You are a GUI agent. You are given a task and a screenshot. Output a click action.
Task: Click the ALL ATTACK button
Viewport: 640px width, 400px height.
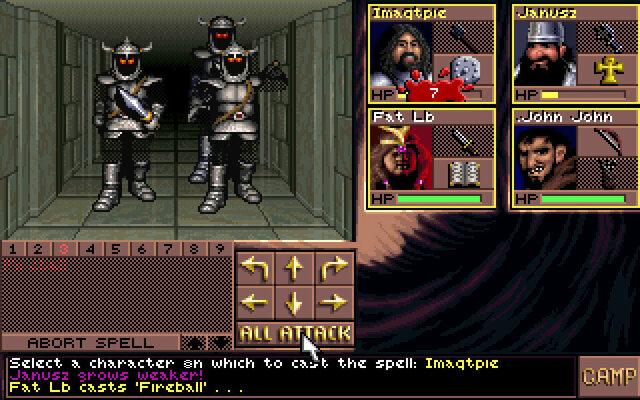[294, 333]
